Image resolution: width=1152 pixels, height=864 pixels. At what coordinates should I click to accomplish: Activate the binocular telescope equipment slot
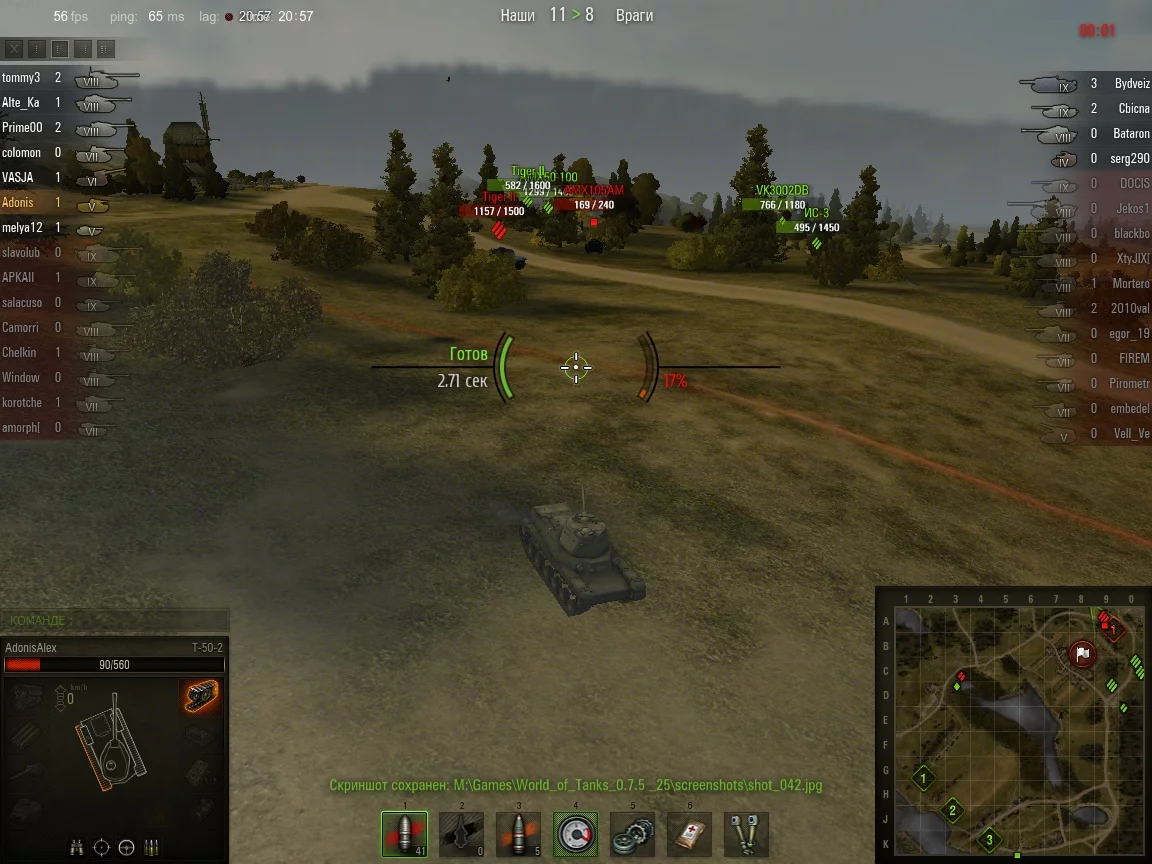point(746,834)
